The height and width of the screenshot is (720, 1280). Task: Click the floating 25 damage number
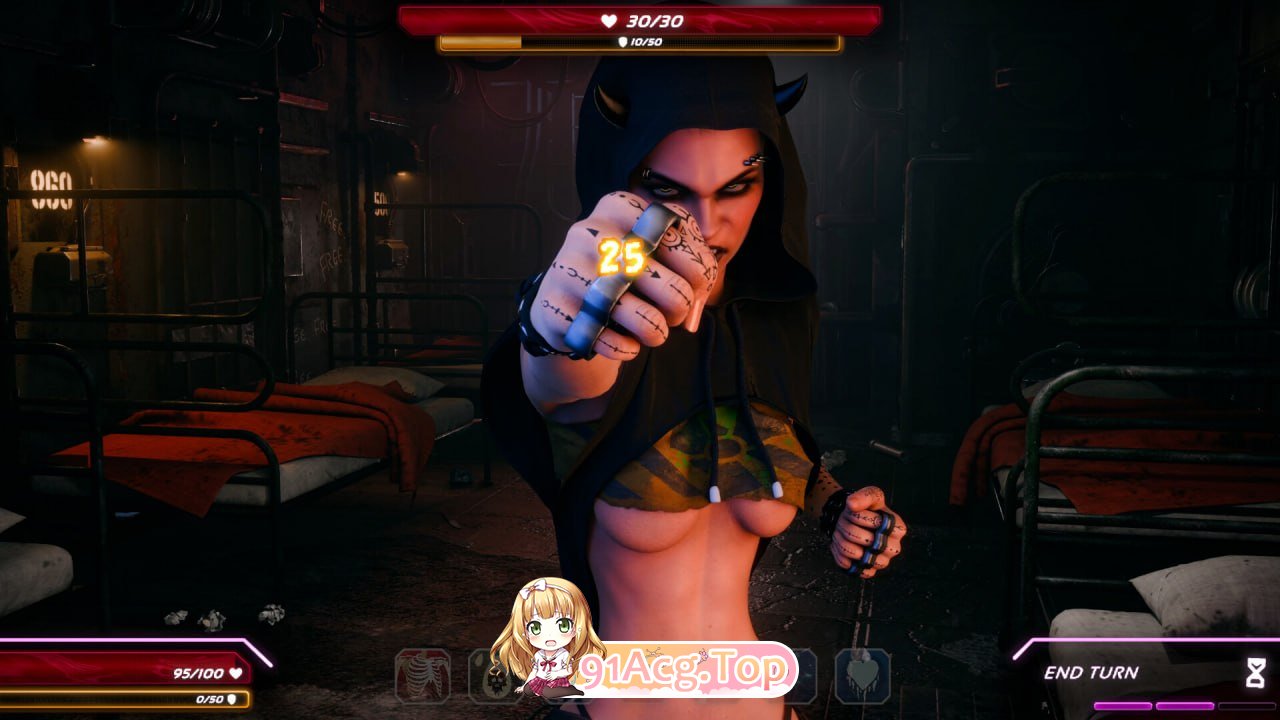[623, 258]
